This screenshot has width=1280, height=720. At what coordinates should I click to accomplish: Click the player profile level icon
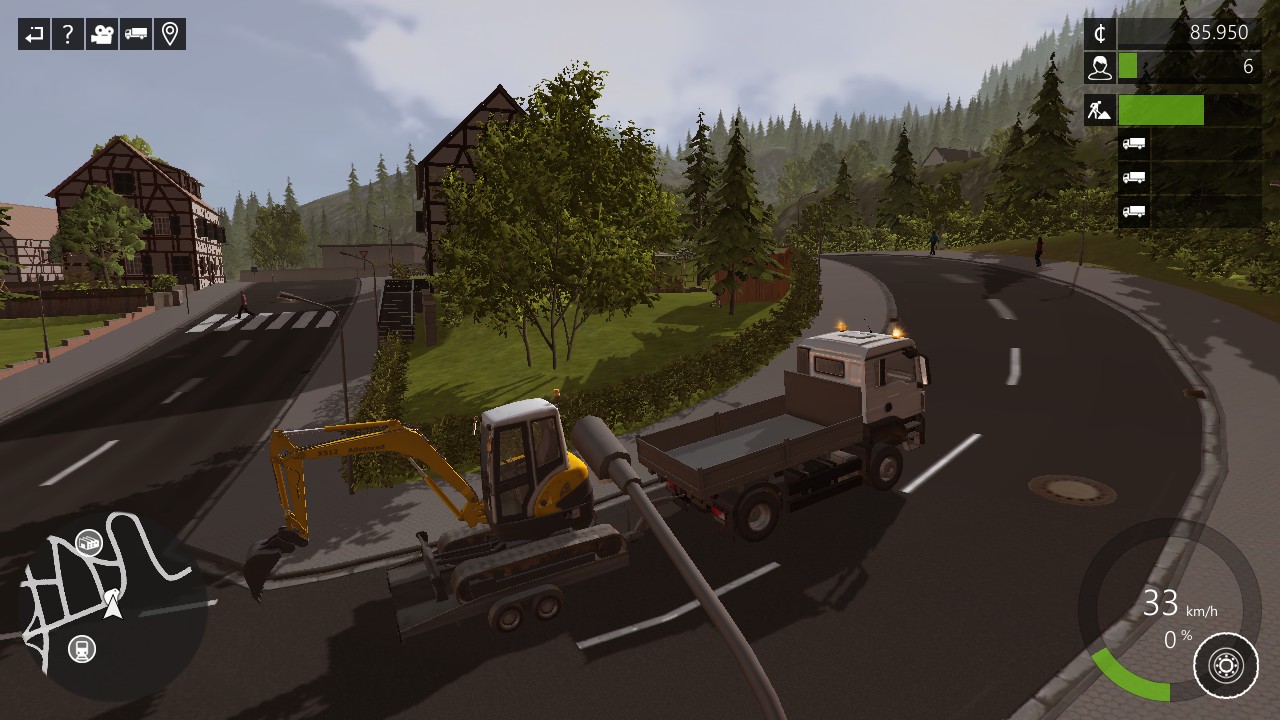1100,67
